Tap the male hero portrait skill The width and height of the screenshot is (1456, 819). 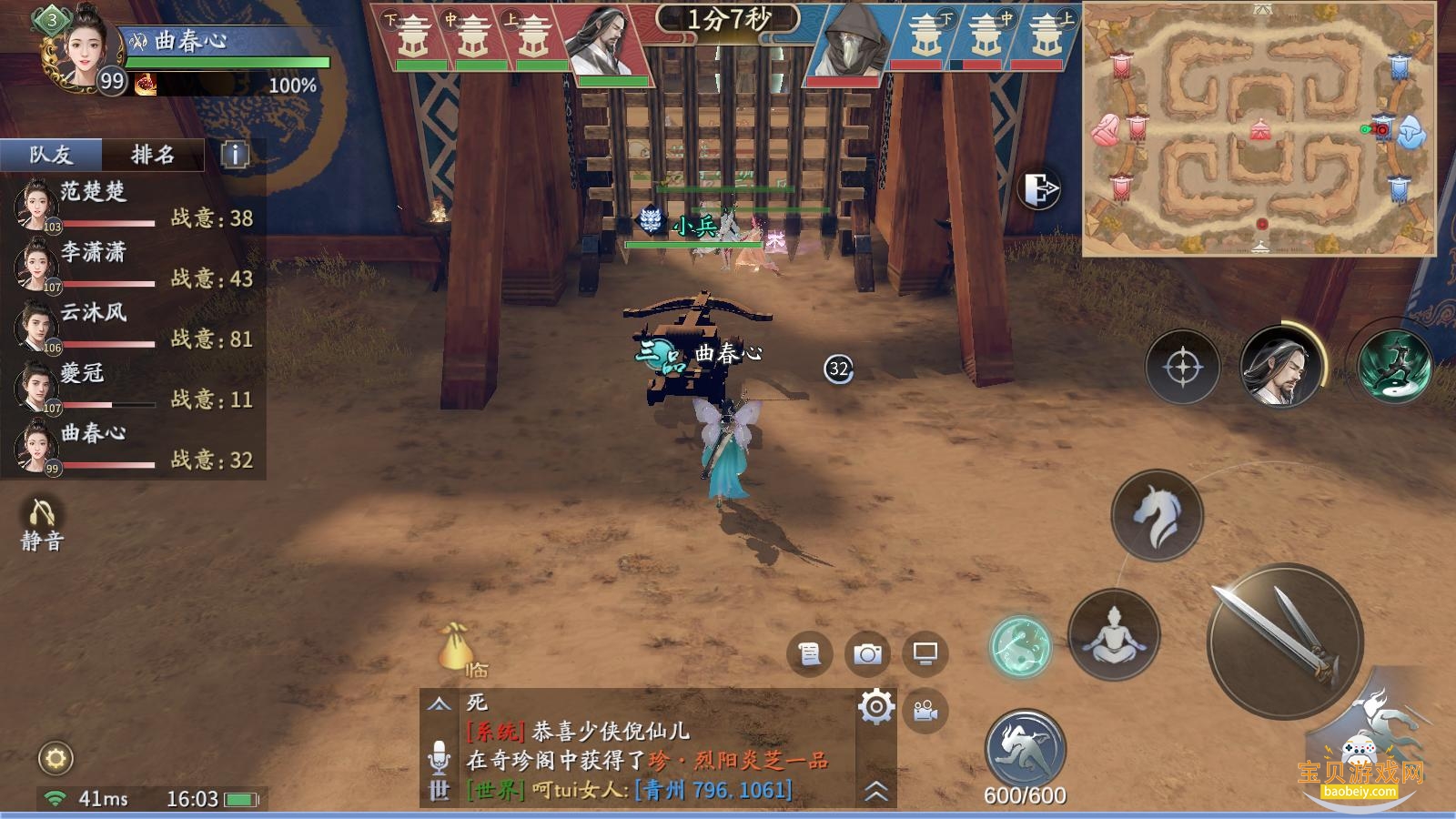pyautogui.click(x=1280, y=367)
